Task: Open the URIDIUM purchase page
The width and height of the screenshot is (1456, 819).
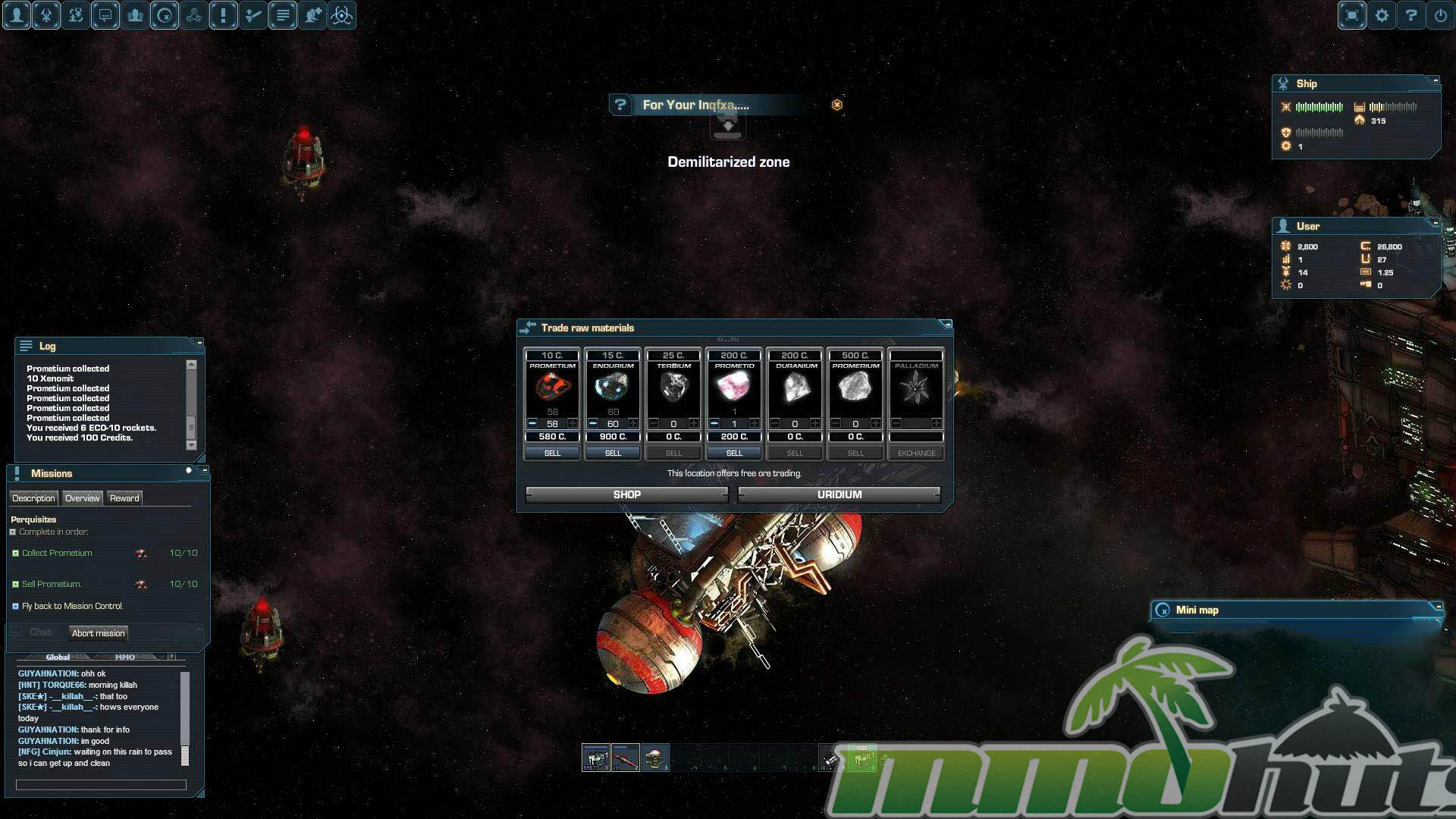Action: [839, 494]
